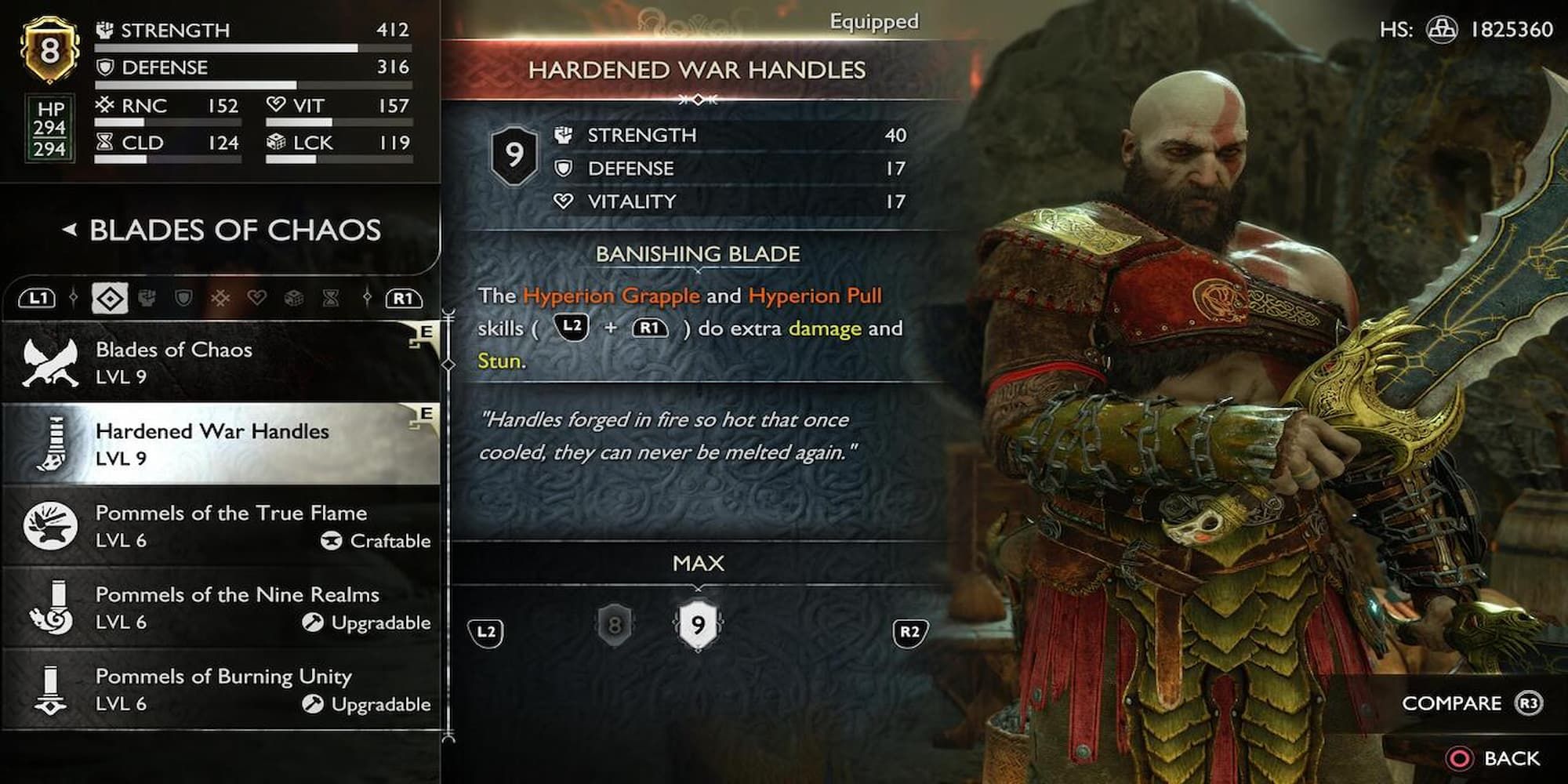Image resolution: width=1568 pixels, height=784 pixels.
Task: Select the level 9 upgrade shield marker
Action: pos(696,623)
